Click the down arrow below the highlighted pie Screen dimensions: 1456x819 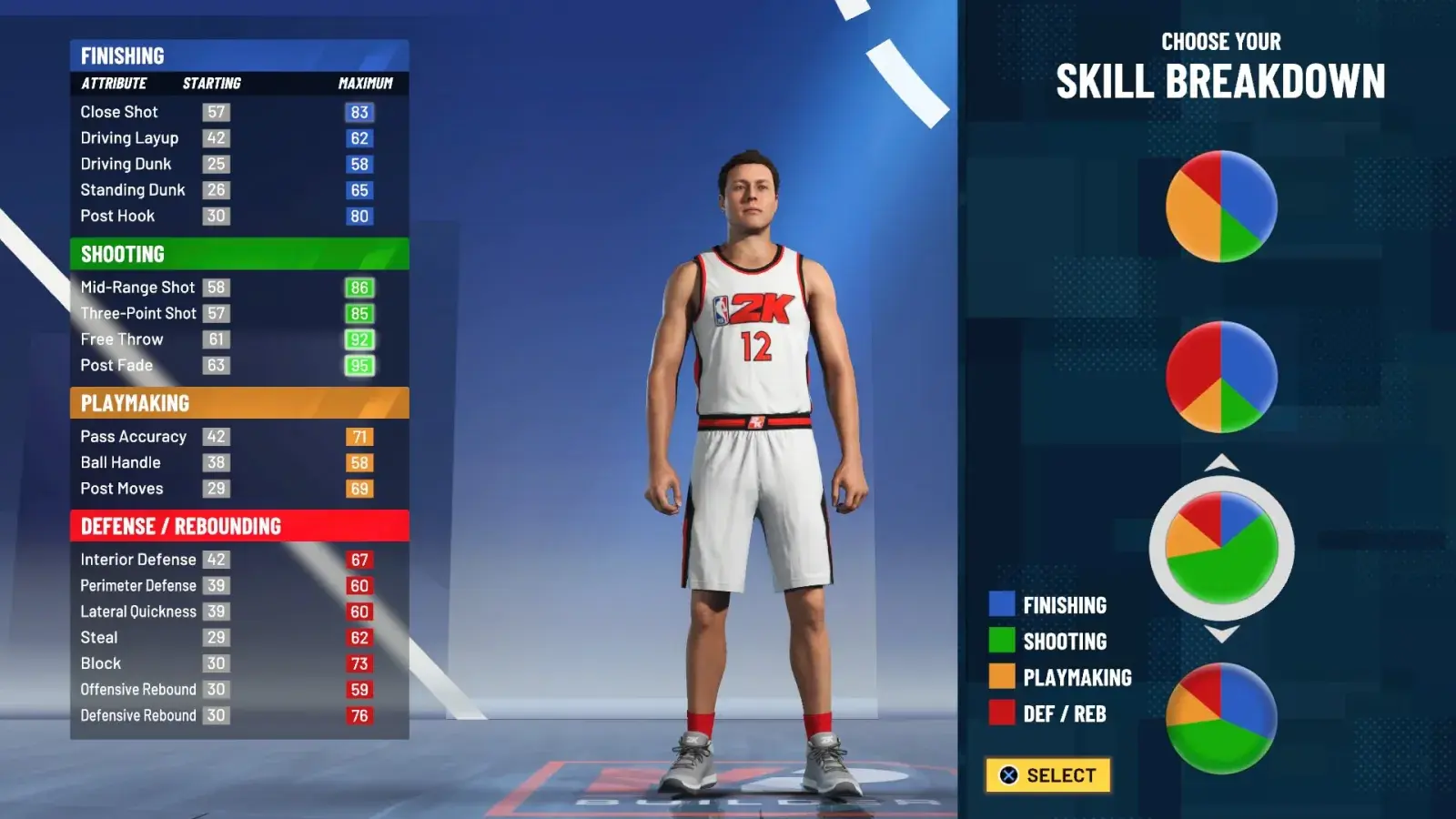1221,633
